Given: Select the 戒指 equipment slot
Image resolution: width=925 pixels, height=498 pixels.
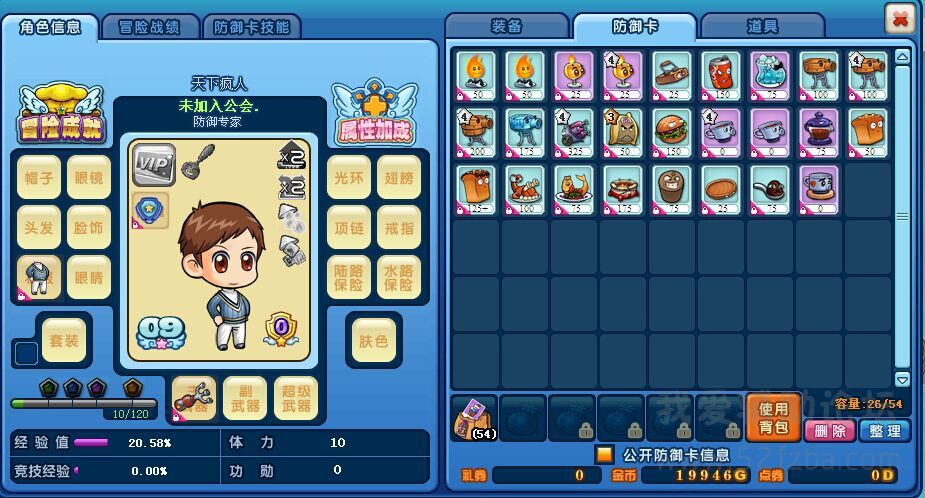Looking at the screenshot, I should click(399, 228).
